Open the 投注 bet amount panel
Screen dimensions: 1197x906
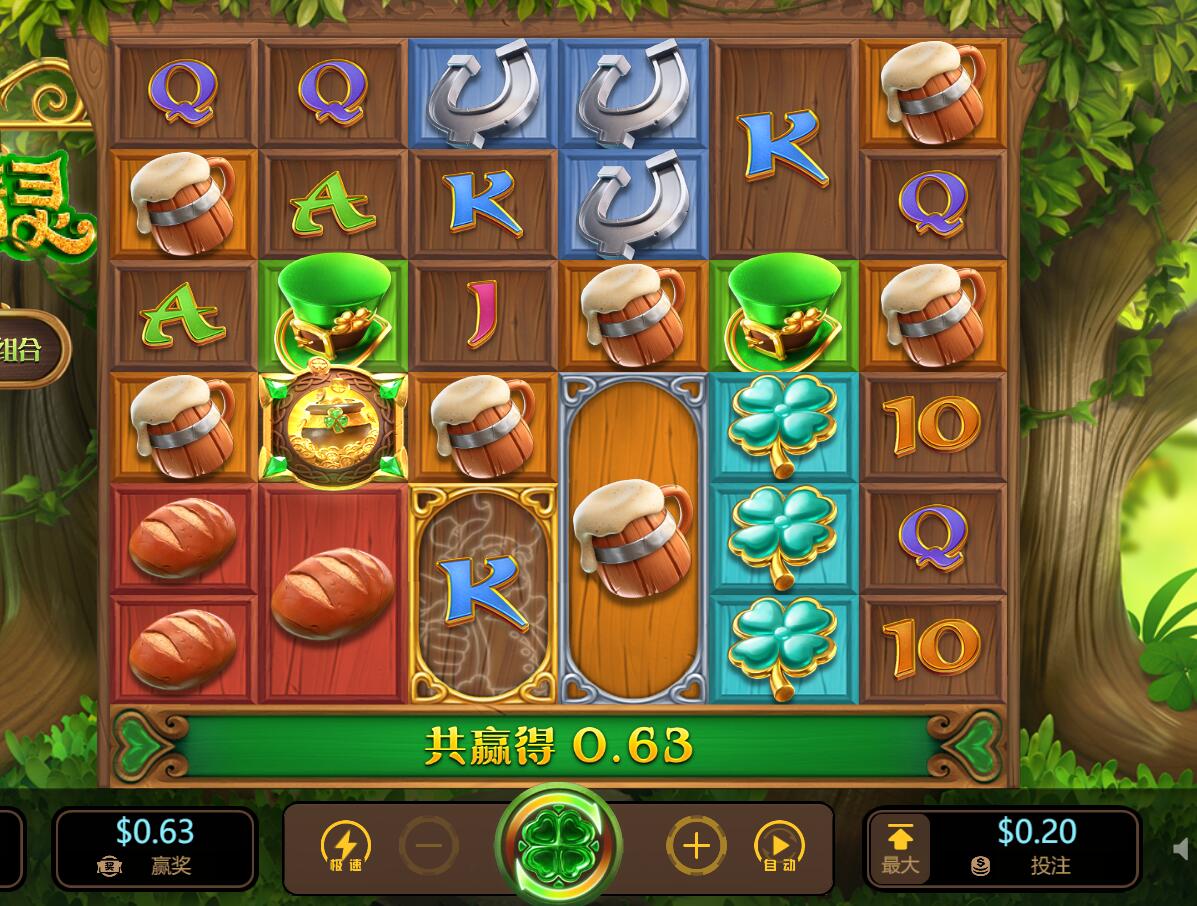pyautogui.click(x=1037, y=847)
